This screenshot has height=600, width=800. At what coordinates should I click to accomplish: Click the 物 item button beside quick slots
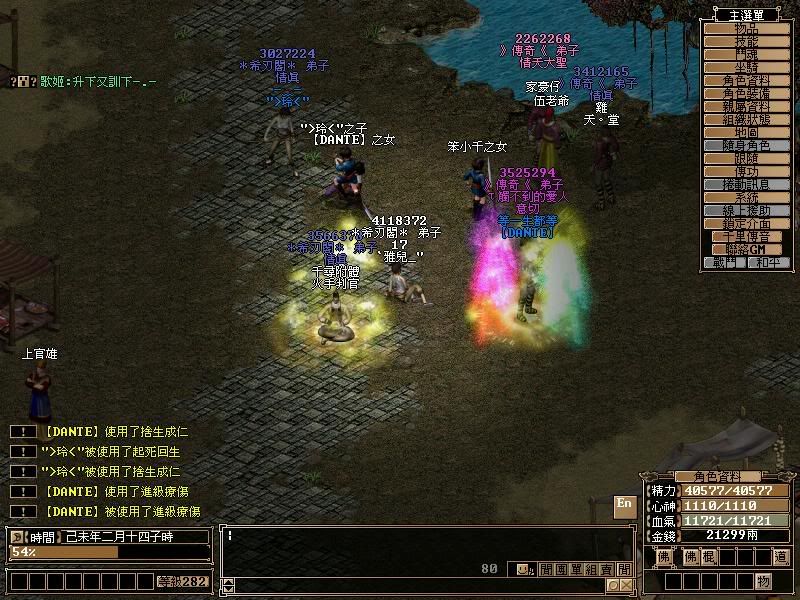tap(763, 581)
